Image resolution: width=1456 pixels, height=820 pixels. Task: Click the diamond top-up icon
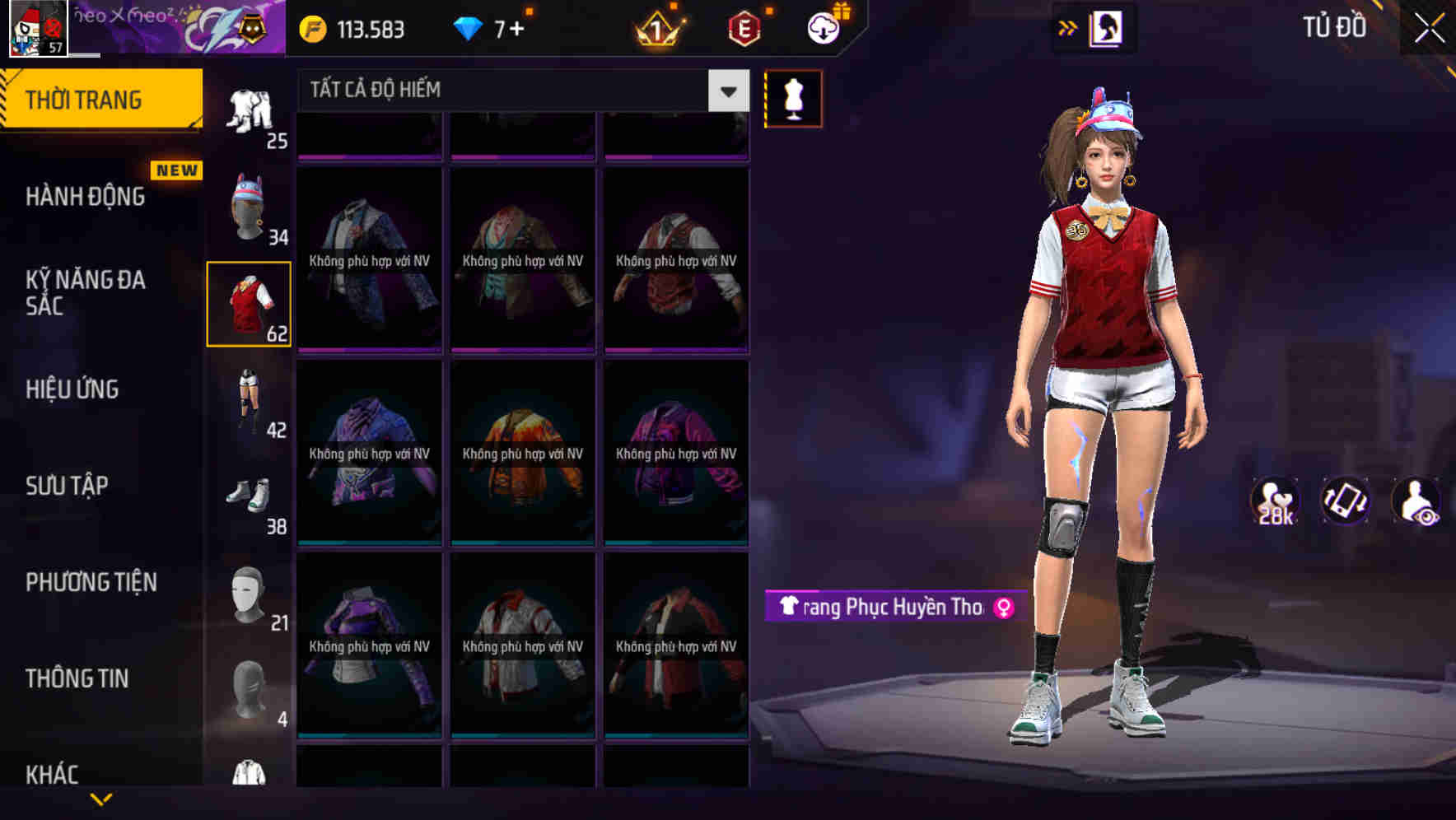tap(469, 29)
